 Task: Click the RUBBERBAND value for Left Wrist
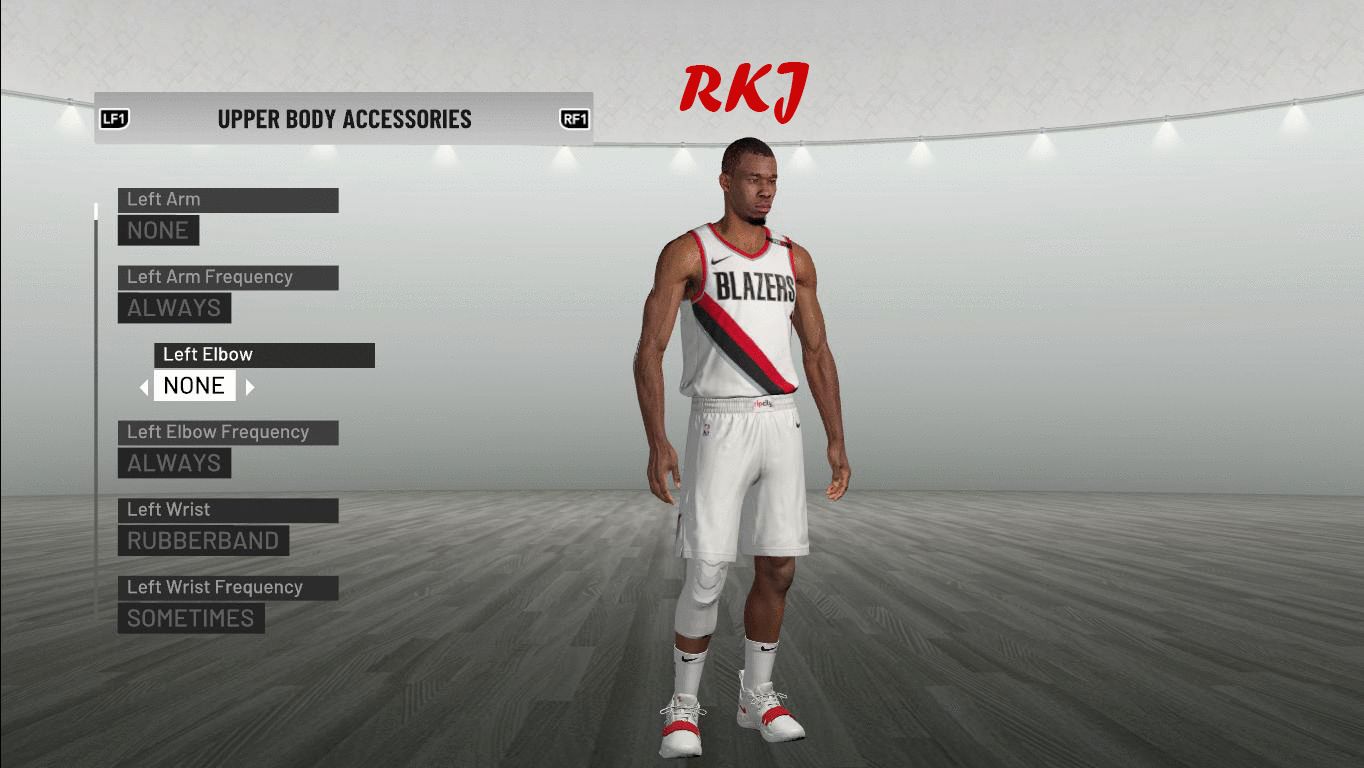pyautogui.click(x=203, y=541)
